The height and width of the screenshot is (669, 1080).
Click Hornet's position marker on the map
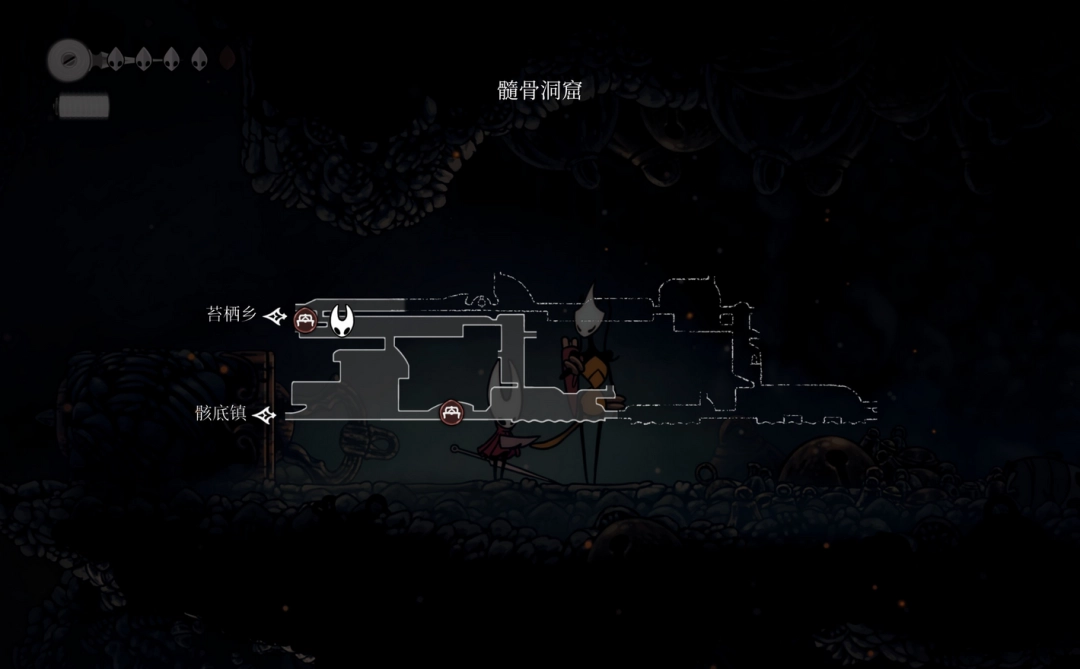[x=343, y=320]
